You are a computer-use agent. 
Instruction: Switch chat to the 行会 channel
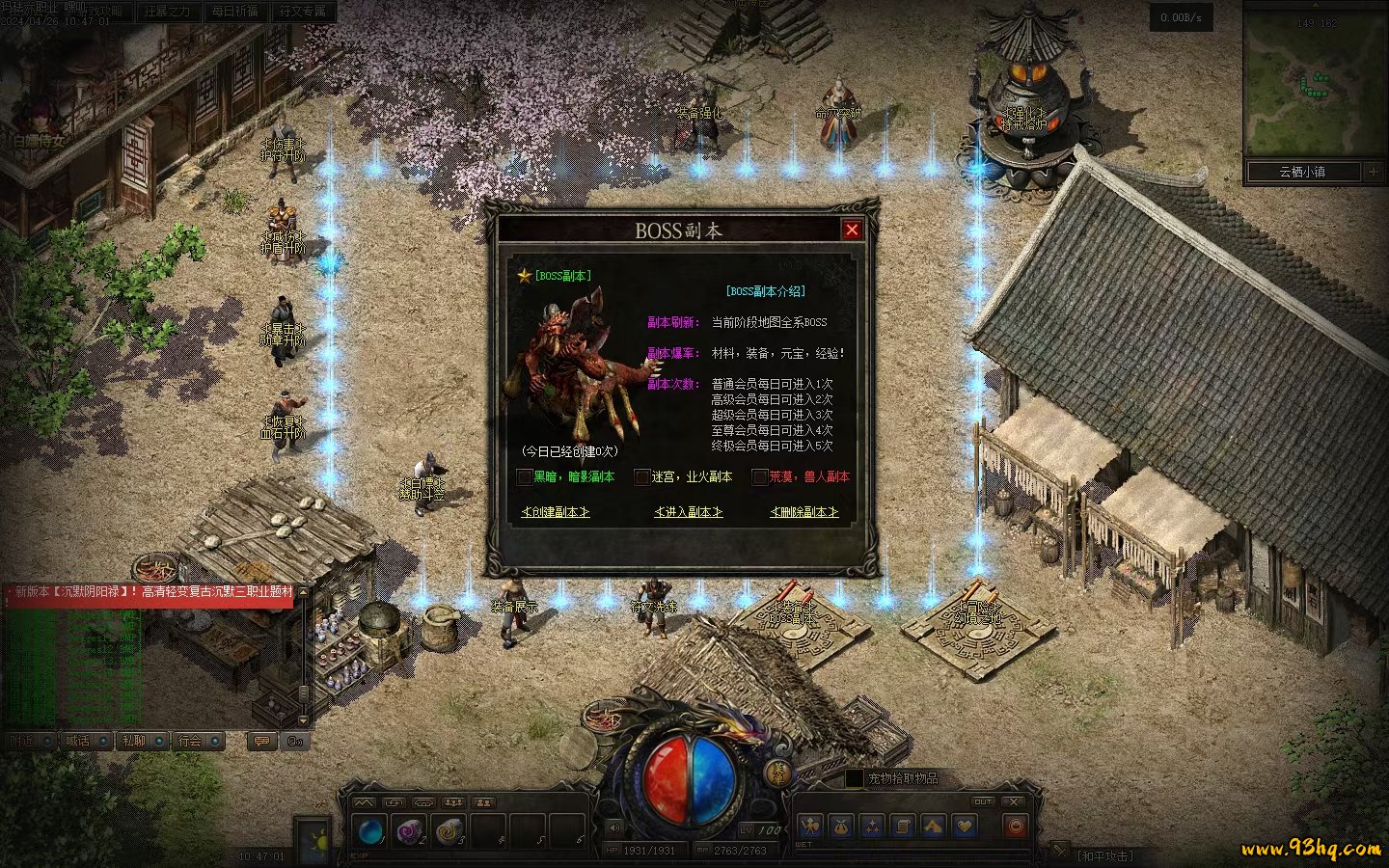(x=190, y=741)
